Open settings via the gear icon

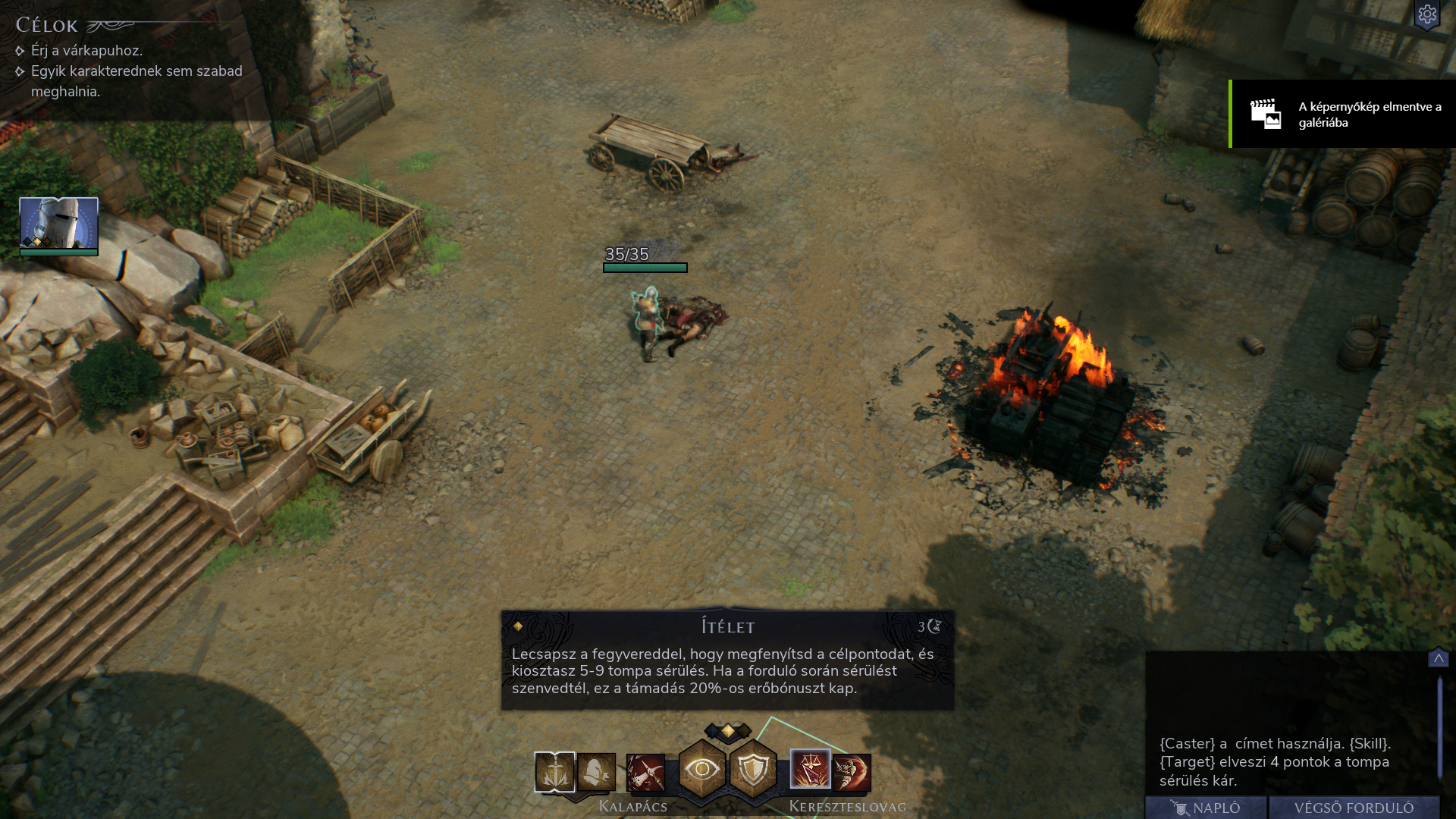tap(1427, 14)
